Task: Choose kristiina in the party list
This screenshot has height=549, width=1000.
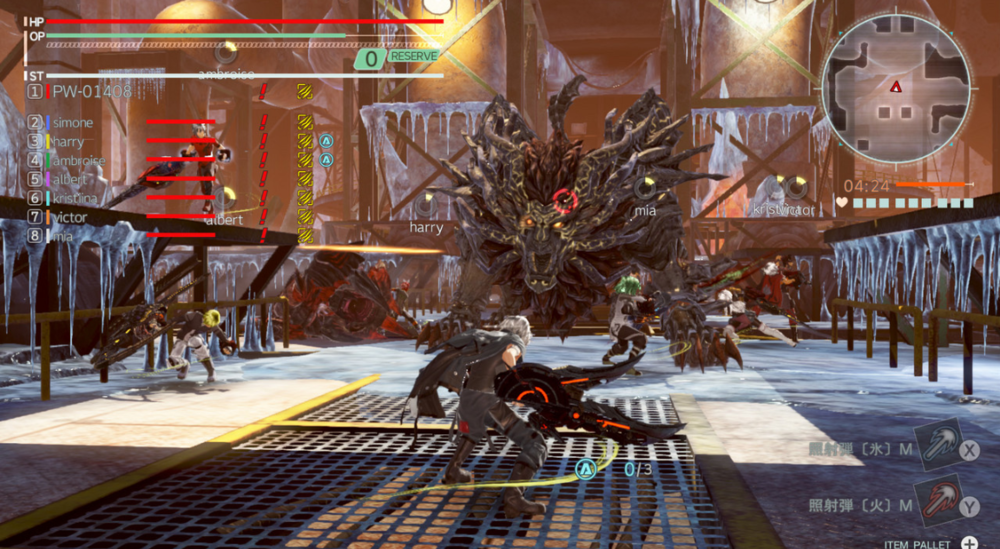Action: click(x=75, y=198)
